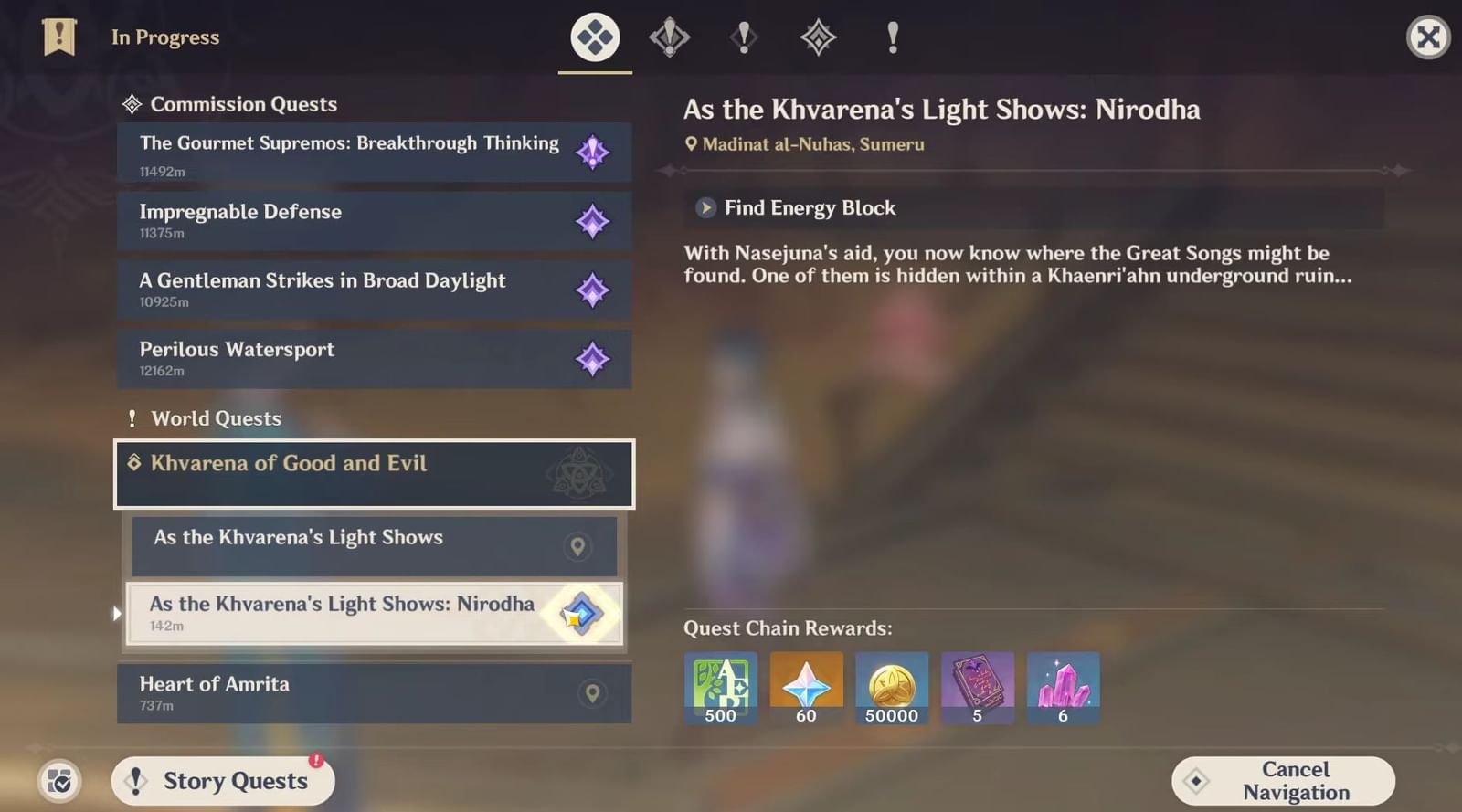Open the quest handbook icon bottom left
The image size is (1462, 812).
tap(58, 782)
